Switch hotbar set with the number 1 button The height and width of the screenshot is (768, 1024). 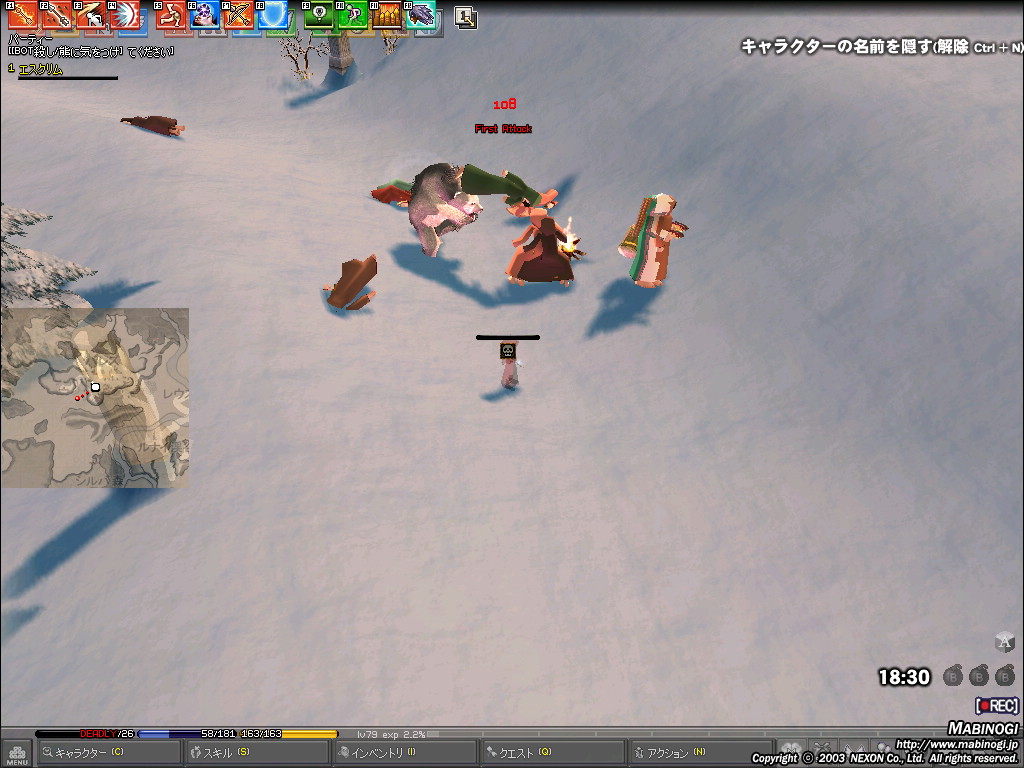click(x=465, y=17)
